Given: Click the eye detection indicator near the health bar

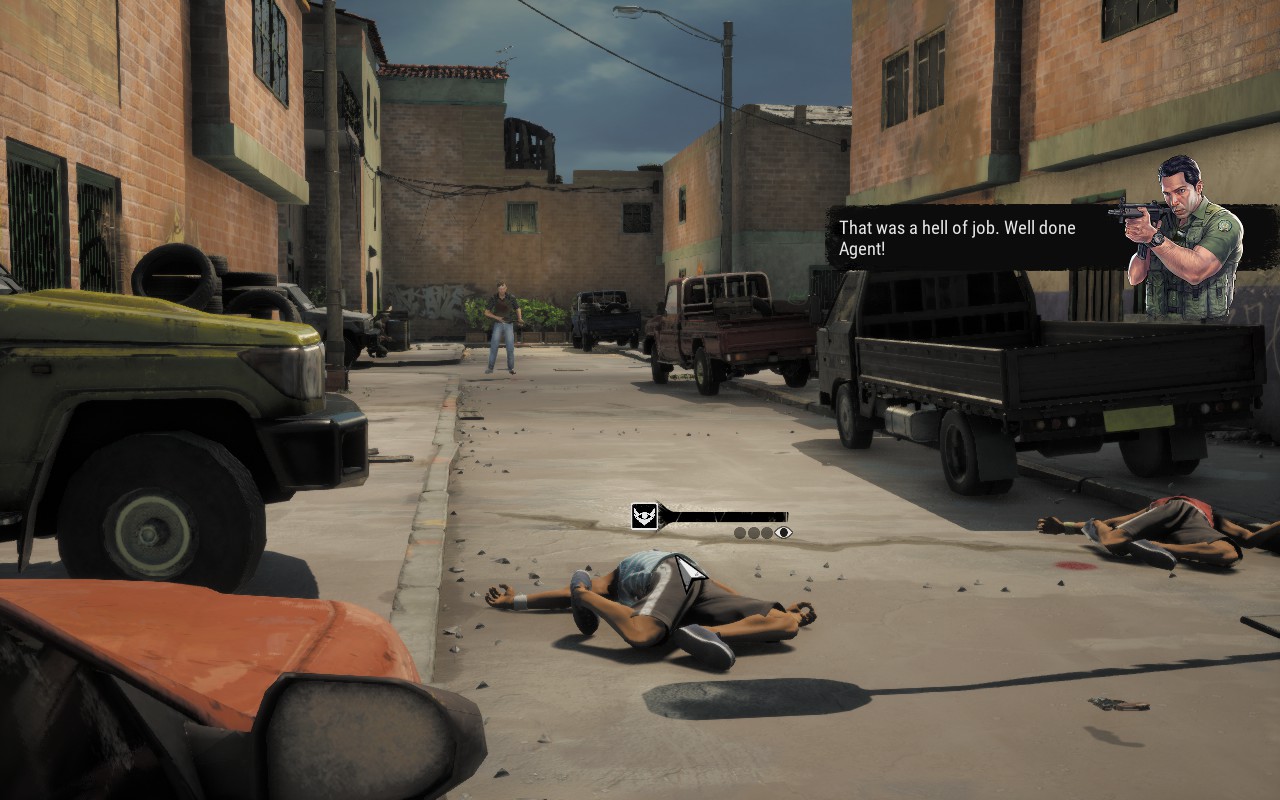Looking at the screenshot, I should click(x=784, y=532).
